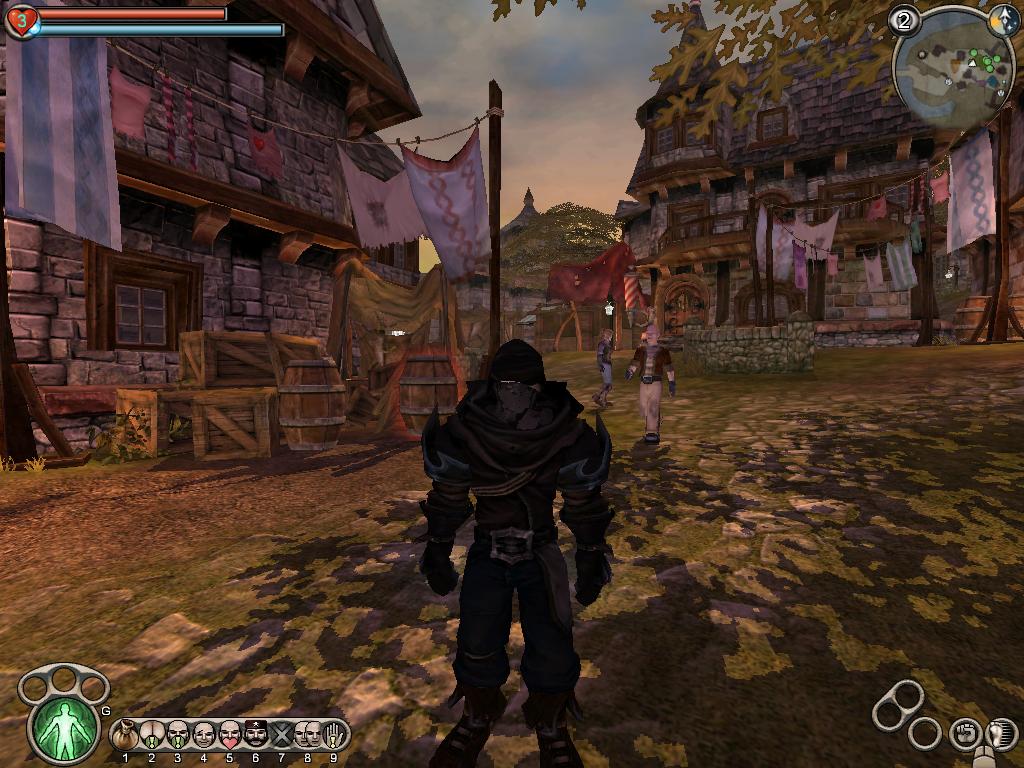Click the day-night compass dial on the minimap
This screenshot has height=768, width=1024.
(1003, 18)
